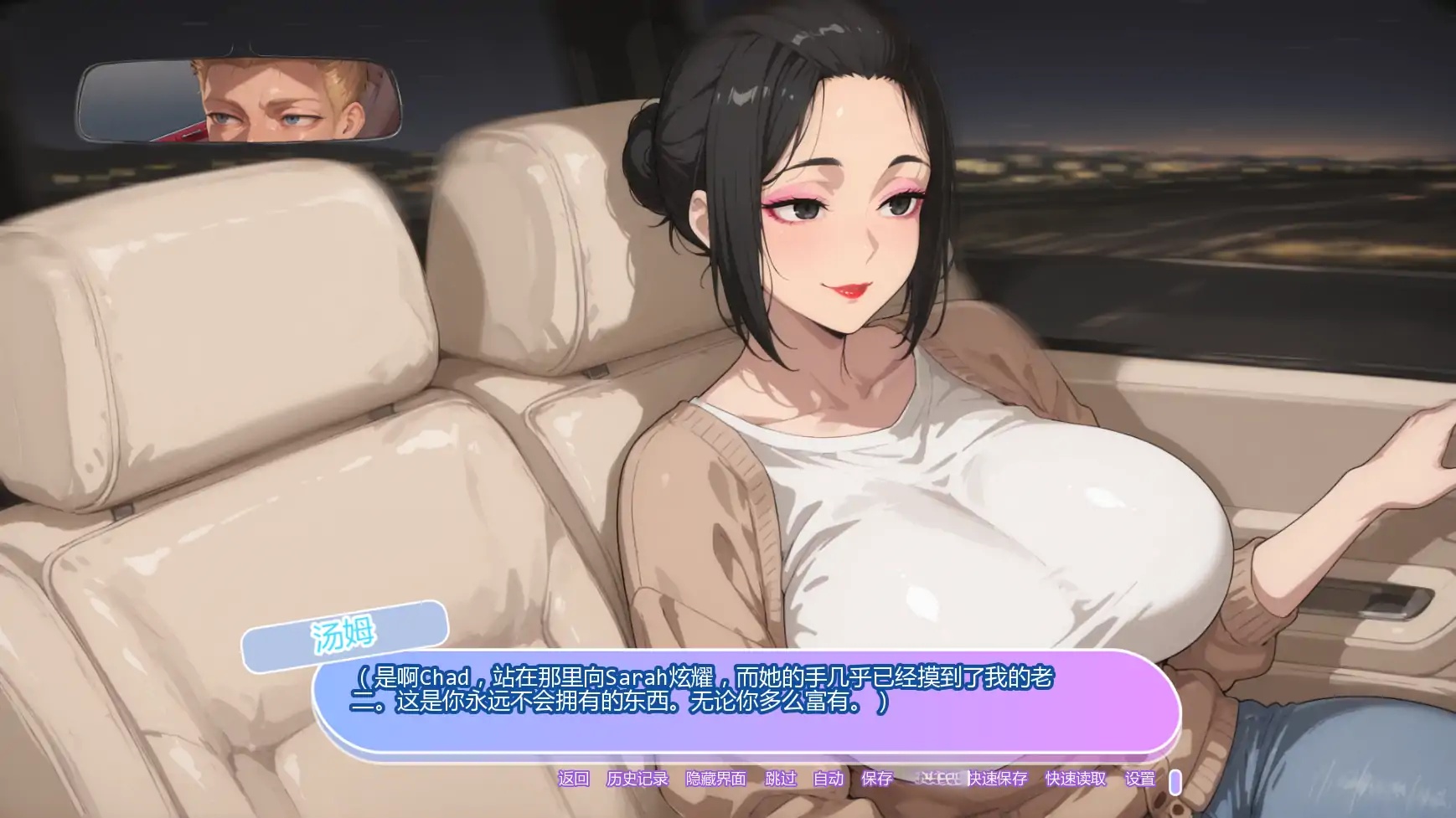
Task: Perform a 快速保存 quick save
Action: [999, 779]
